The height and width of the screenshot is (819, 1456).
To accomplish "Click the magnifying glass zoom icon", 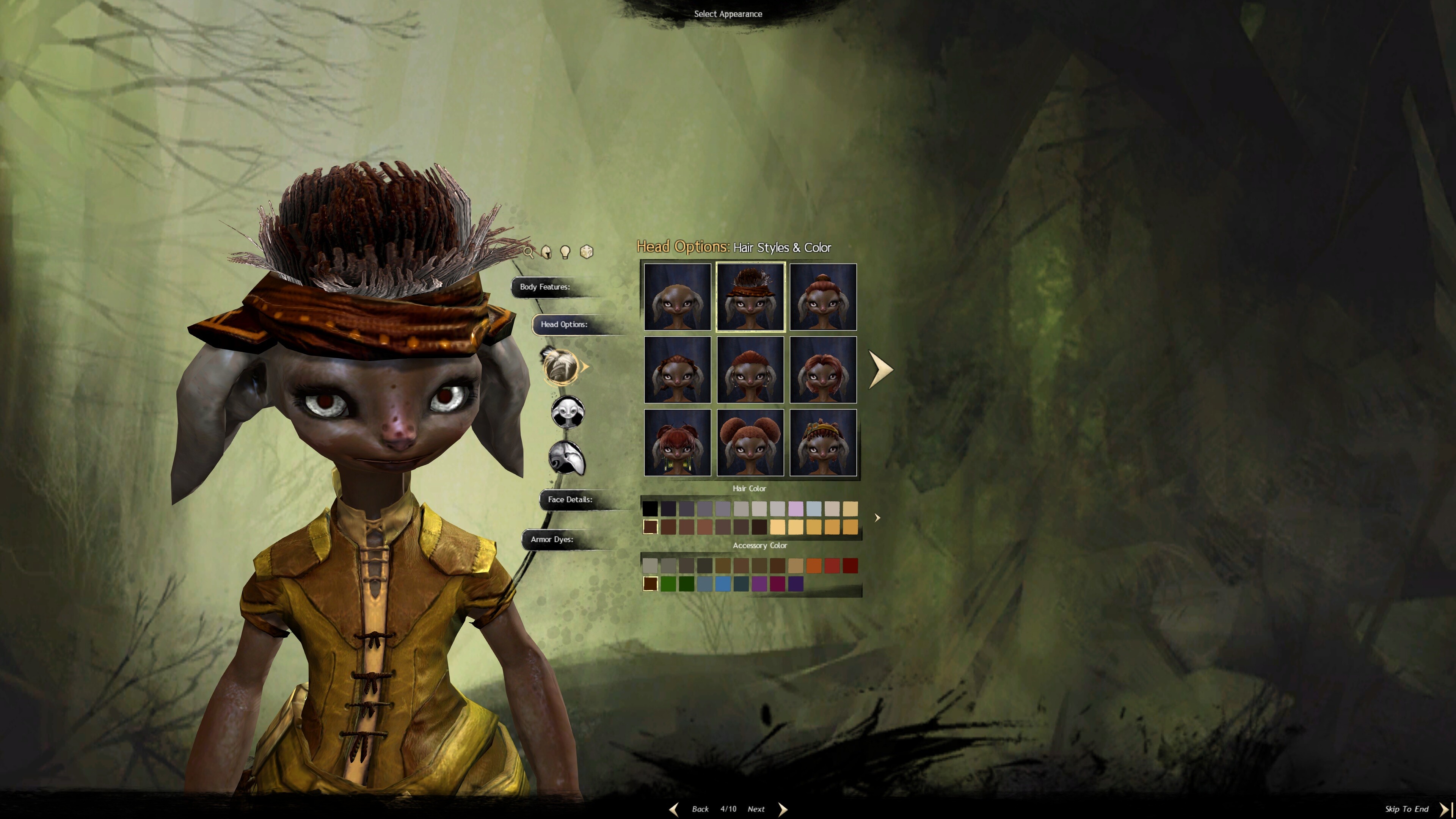I will [x=529, y=252].
